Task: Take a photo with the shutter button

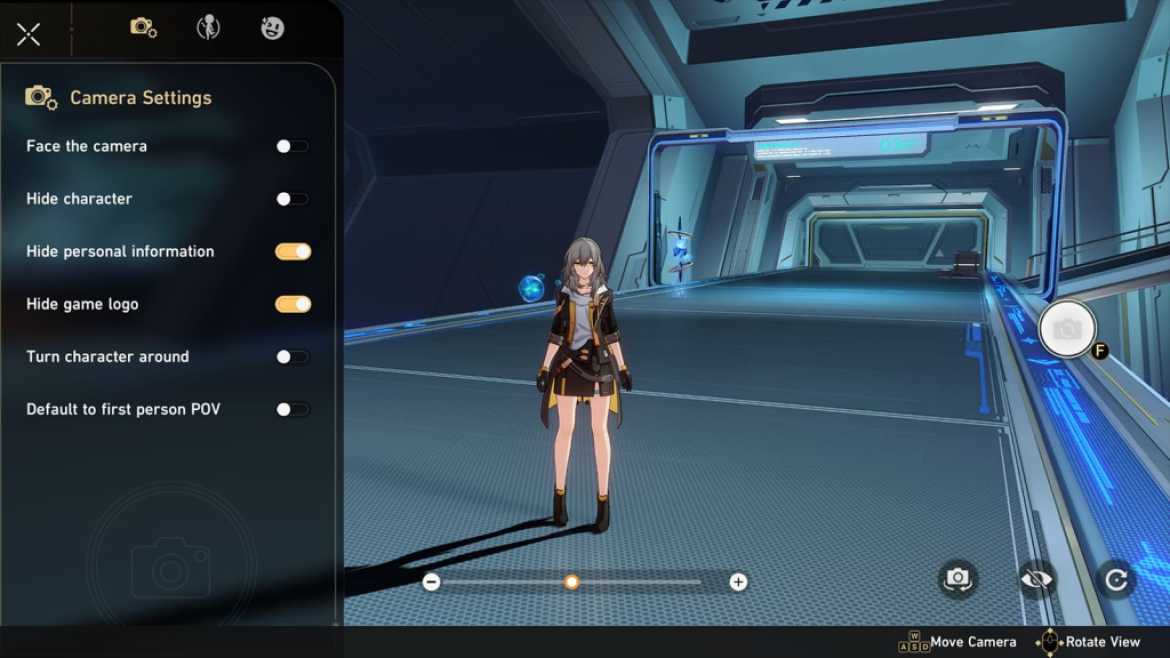Action: pyautogui.click(x=1067, y=329)
